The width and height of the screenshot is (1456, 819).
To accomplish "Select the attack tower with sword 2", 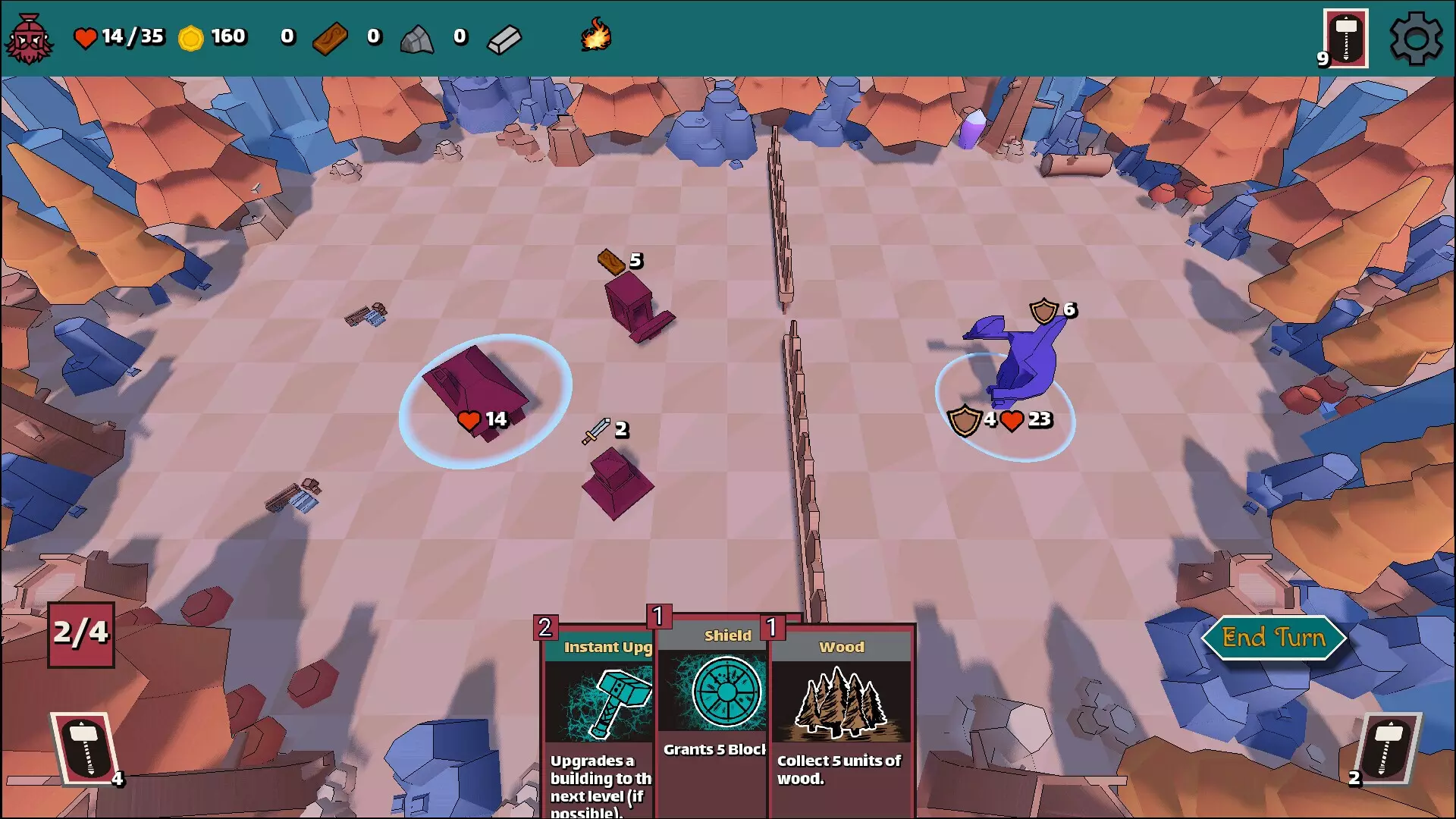I will tap(617, 482).
